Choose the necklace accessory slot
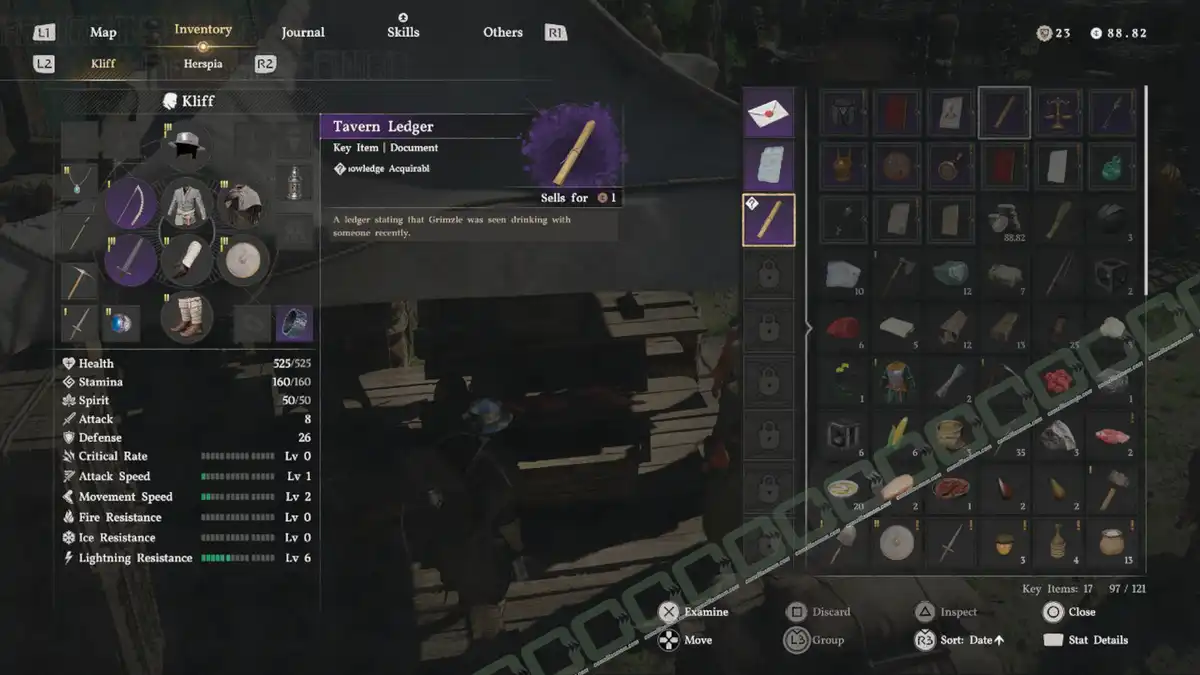Viewport: 1200px width, 675px height. point(79,182)
